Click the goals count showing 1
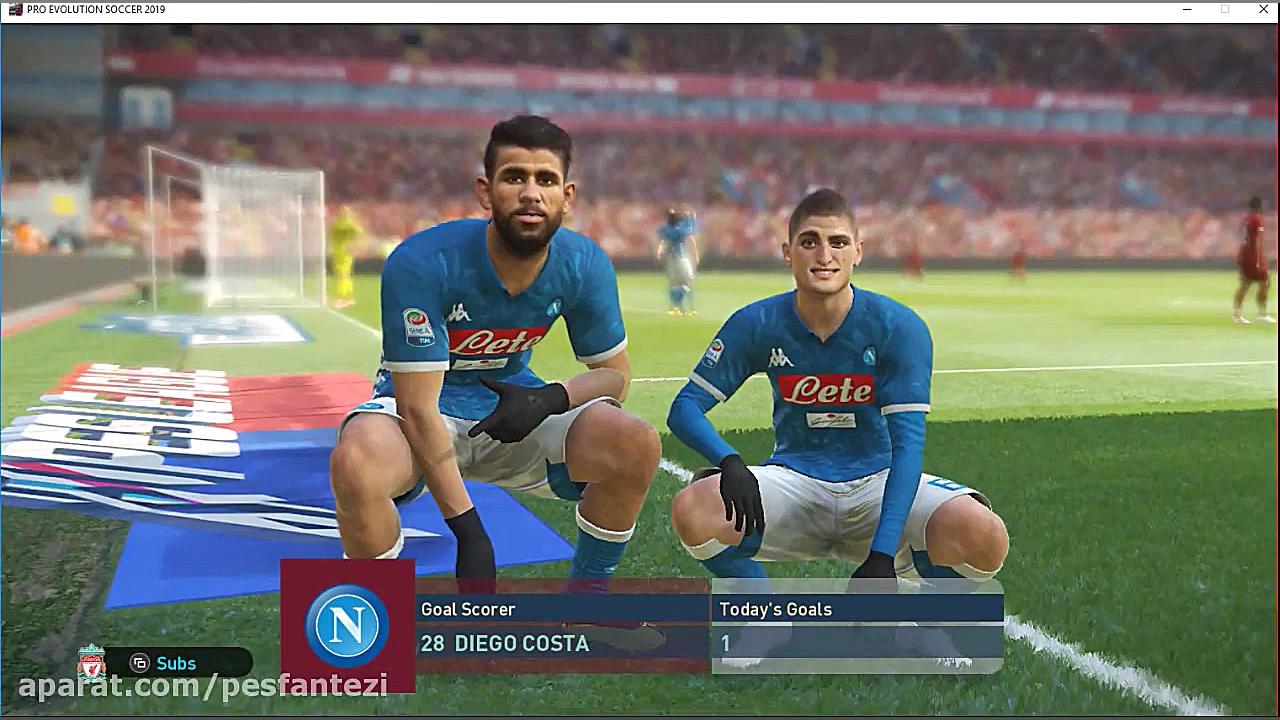 pos(725,644)
